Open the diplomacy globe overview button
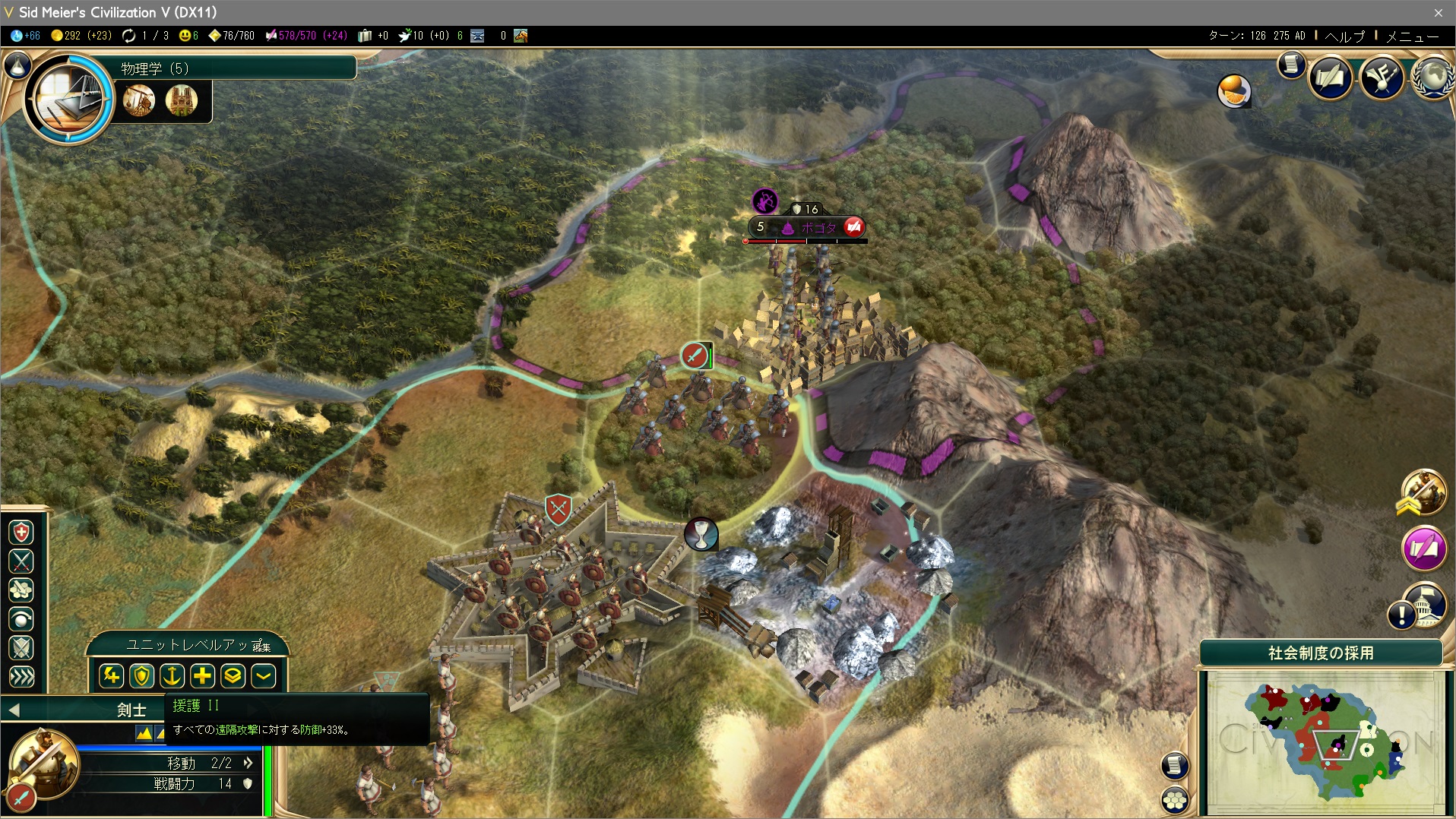 click(1433, 77)
